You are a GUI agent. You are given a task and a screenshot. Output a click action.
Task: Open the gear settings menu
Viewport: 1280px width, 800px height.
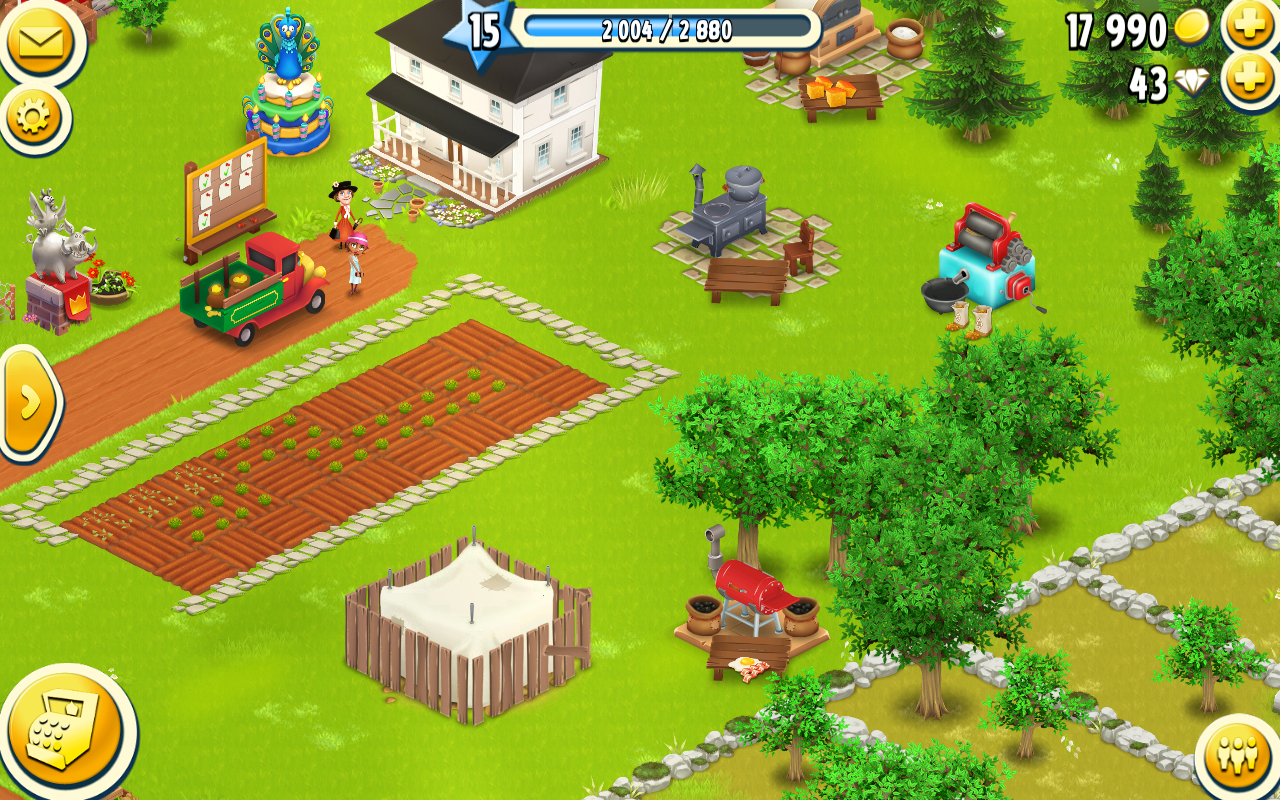click(34, 118)
